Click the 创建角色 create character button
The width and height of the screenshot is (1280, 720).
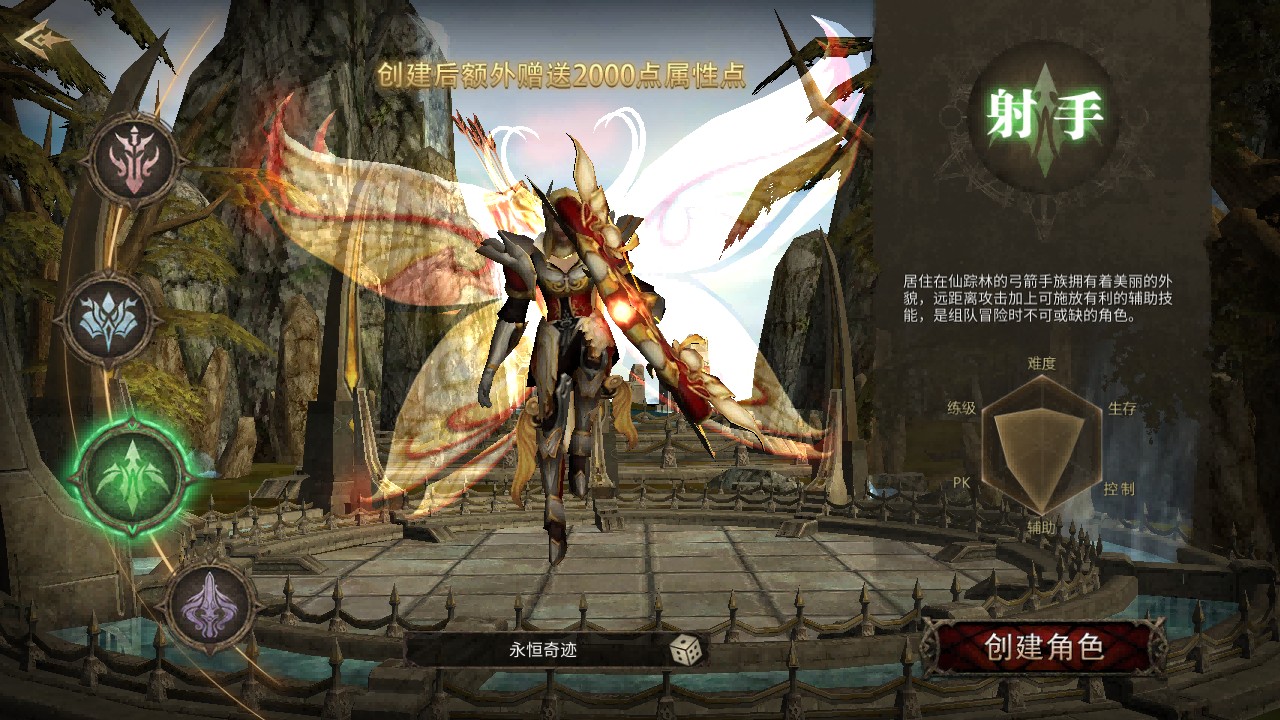(1043, 647)
